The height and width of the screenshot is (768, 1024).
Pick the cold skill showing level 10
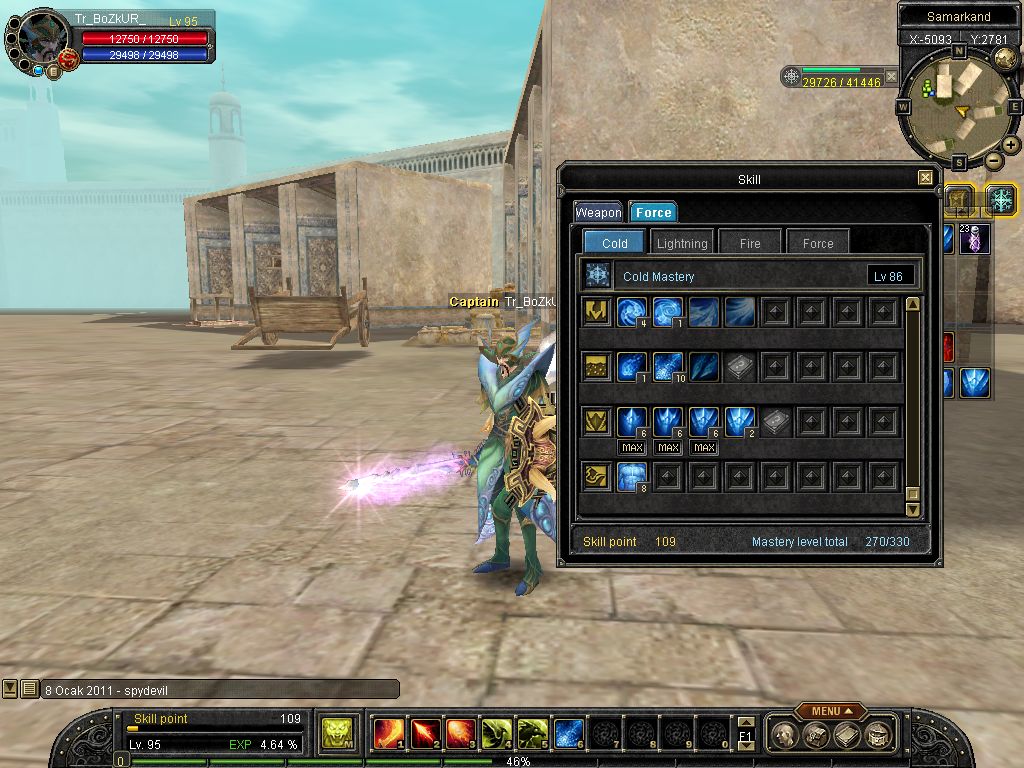click(x=667, y=367)
